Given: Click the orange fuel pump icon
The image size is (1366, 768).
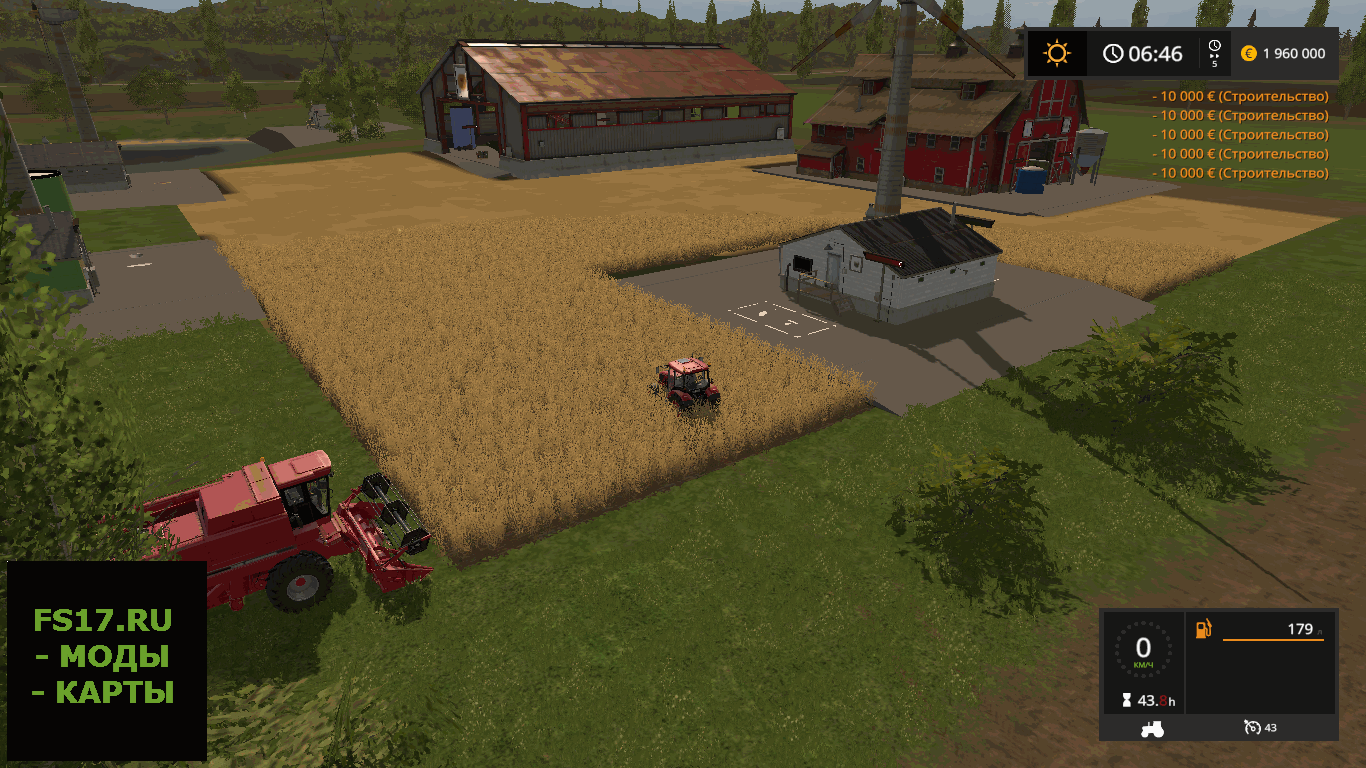Looking at the screenshot, I should (1203, 629).
